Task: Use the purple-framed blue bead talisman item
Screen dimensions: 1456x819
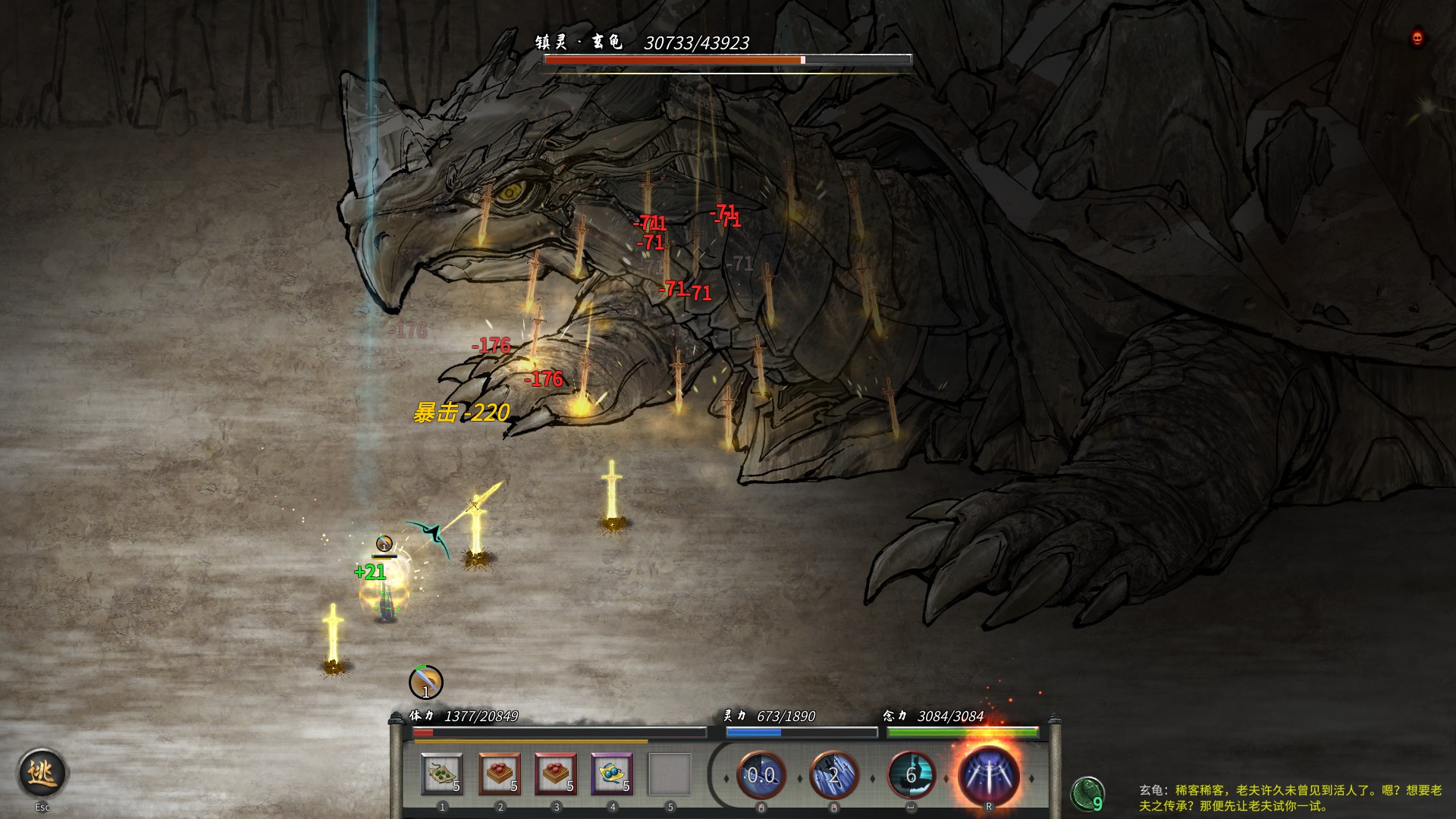Action: tap(612, 774)
